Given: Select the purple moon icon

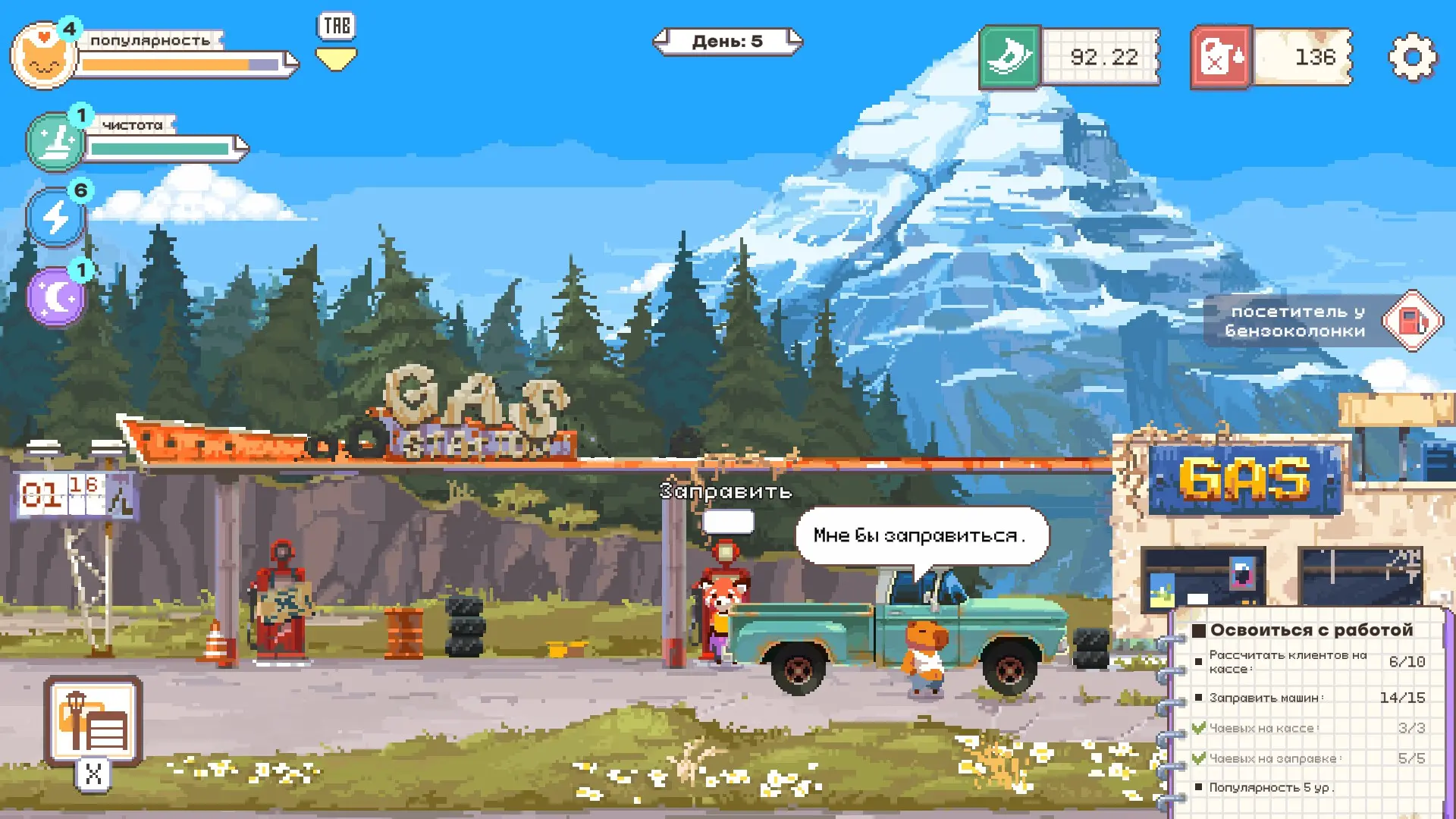Looking at the screenshot, I should tap(55, 297).
